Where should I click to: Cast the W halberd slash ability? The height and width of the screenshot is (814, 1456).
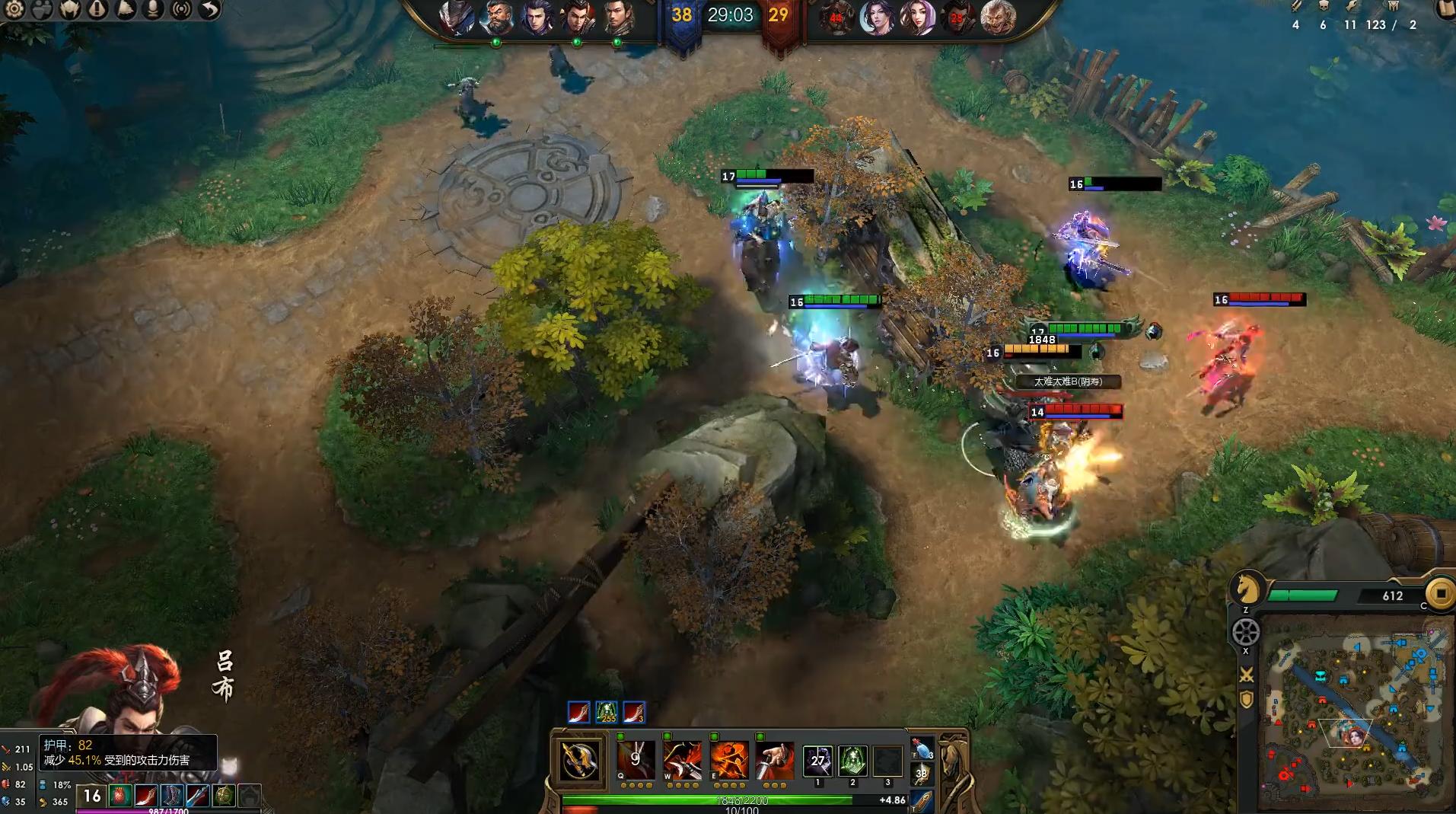682,759
